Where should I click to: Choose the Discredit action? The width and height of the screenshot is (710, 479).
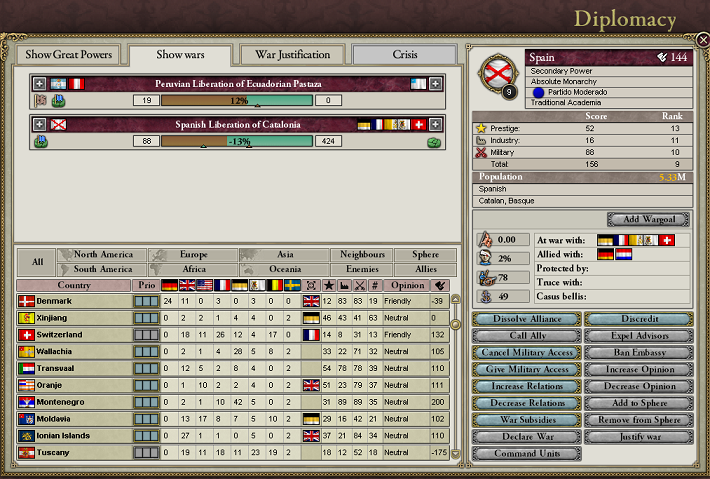pos(637,319)
